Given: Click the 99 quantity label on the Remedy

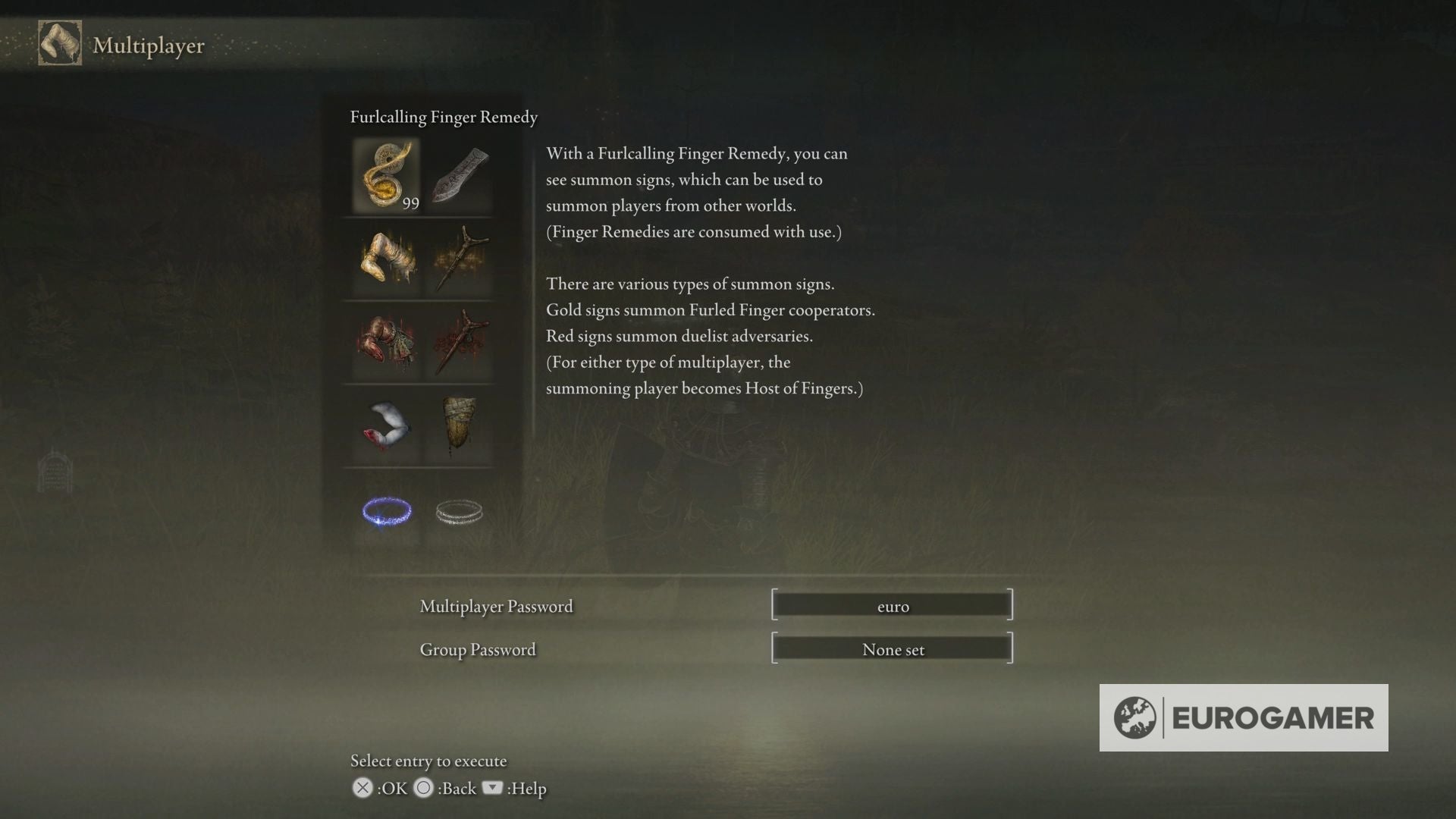Looking at the screenshot, I should 410,203.
